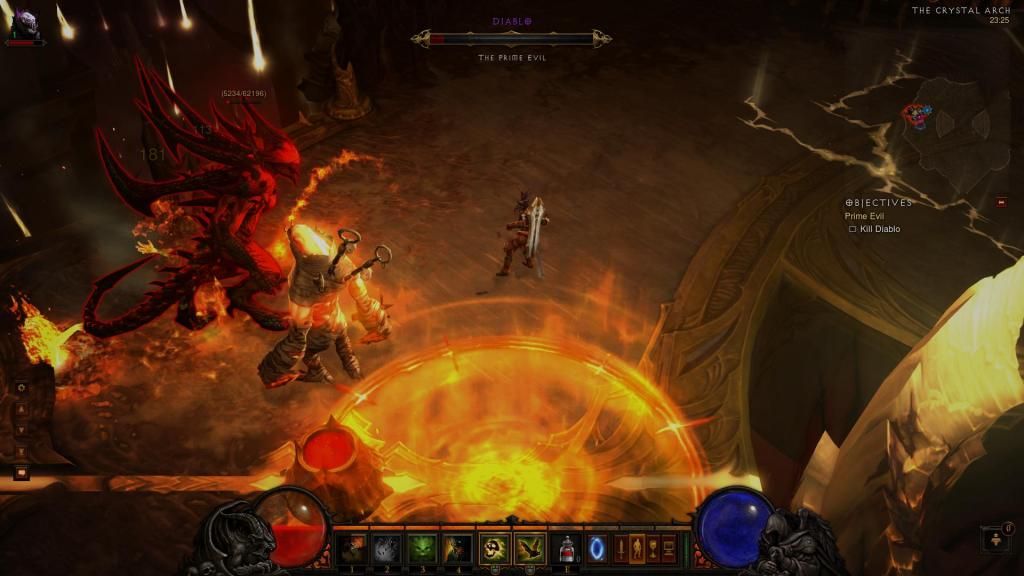Select the Kill Diablo objective

click(879, 229)
